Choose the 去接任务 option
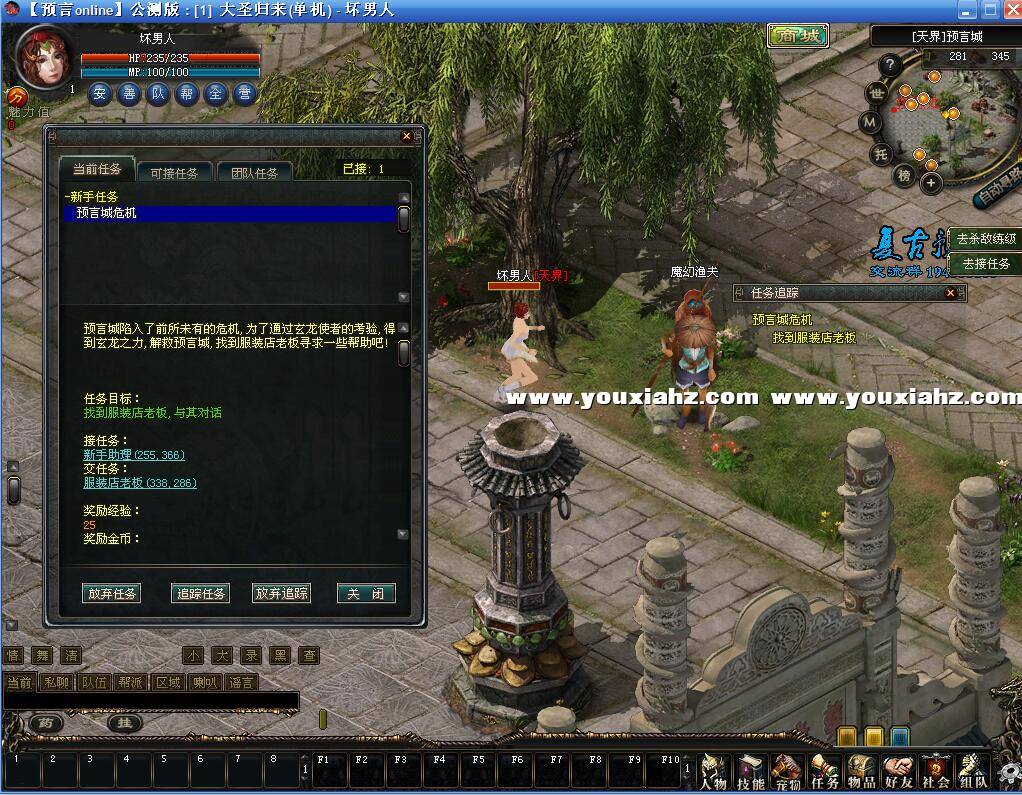The image size is (1022, 795). click(985, 264)
